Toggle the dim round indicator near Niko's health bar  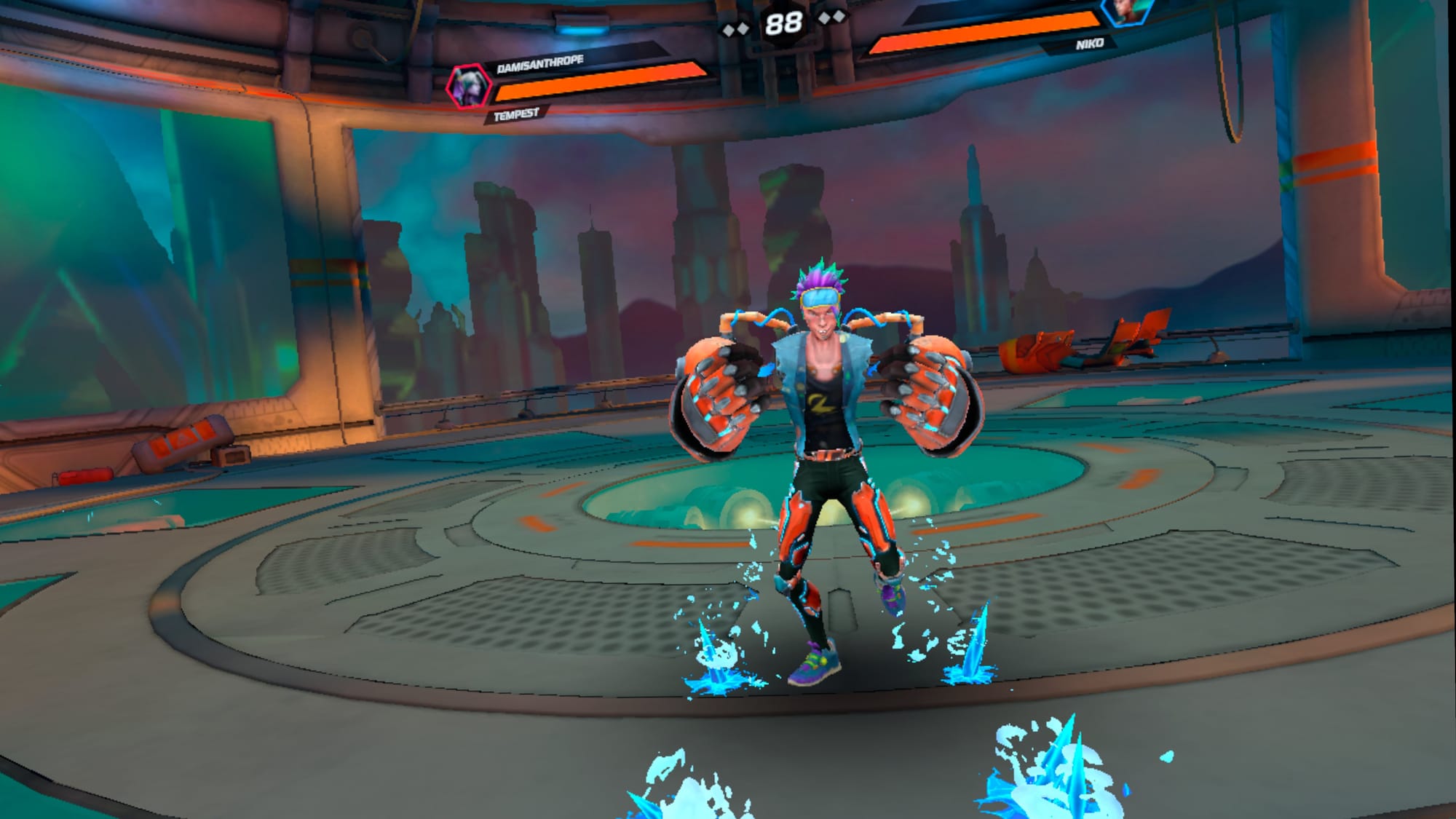click(826, 17)
